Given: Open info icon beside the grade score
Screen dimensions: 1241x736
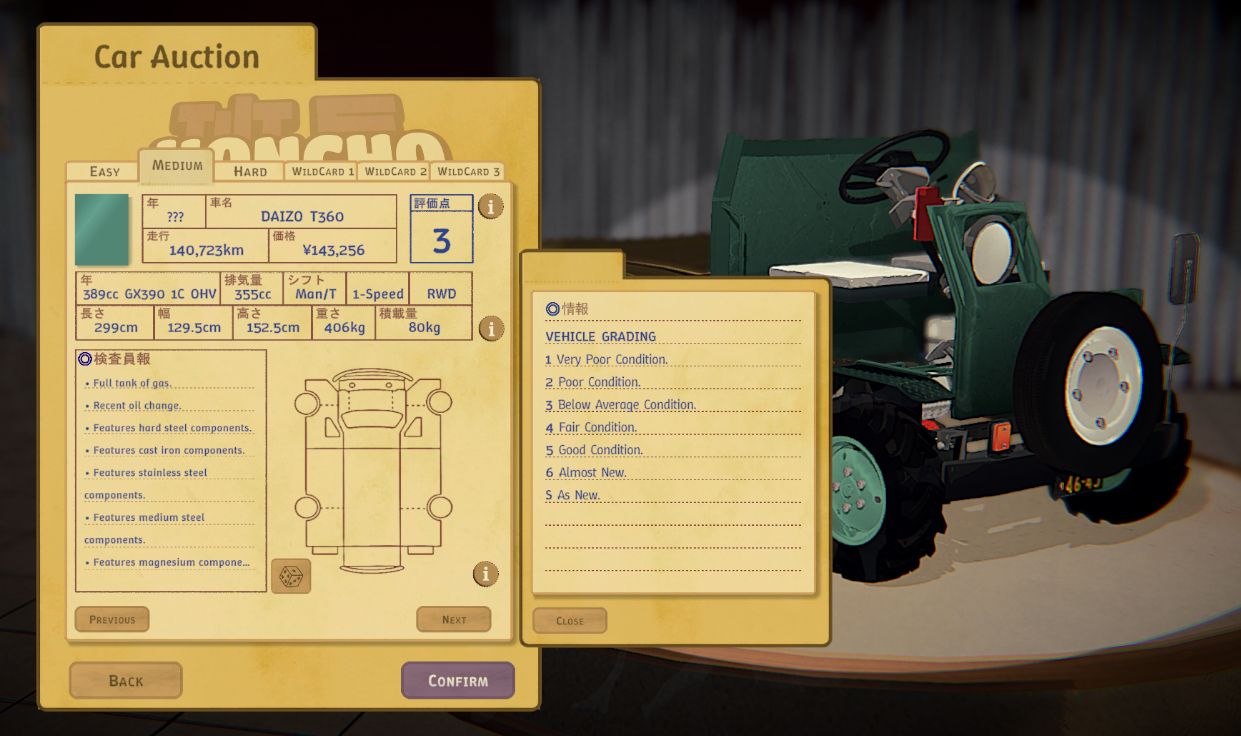Looking at the screenshot, I should click(490, 207).
